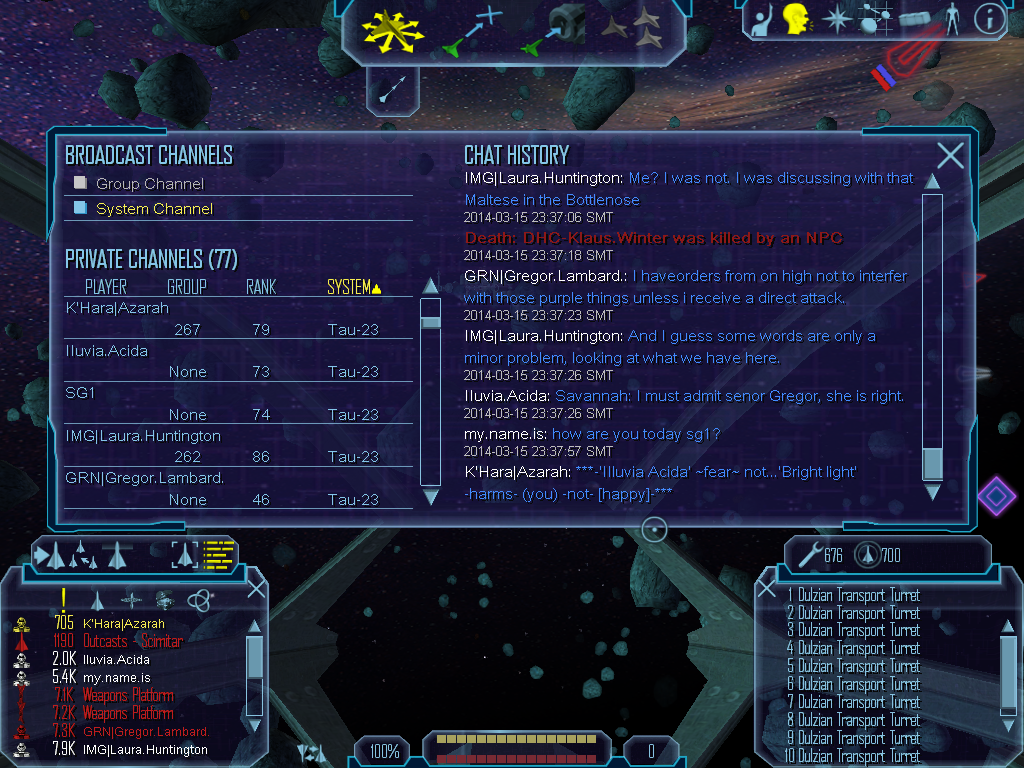Open private channel with Iluvia.Acida
Screen dimensions: 1024x768
pos(107,351)
